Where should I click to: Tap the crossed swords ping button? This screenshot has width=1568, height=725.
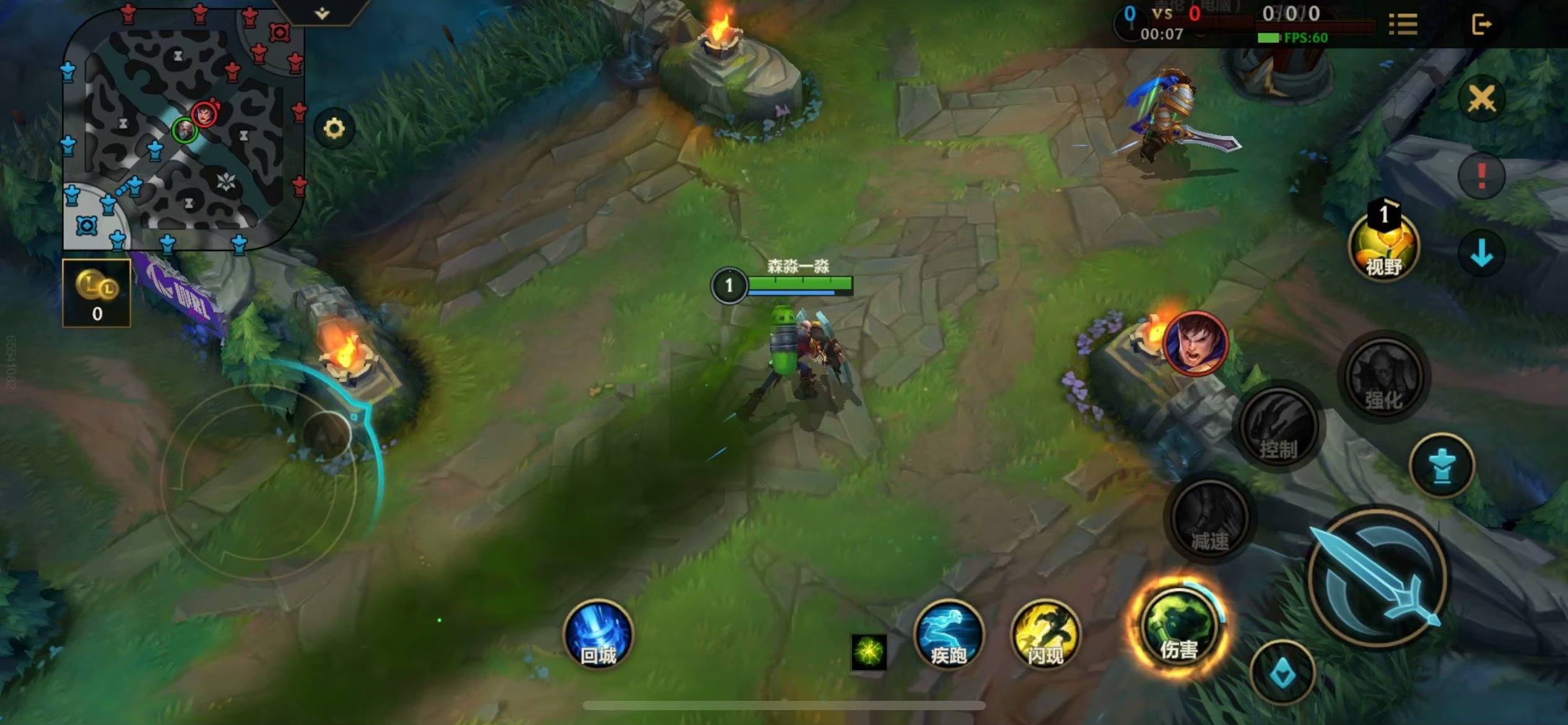[1481, 98]
